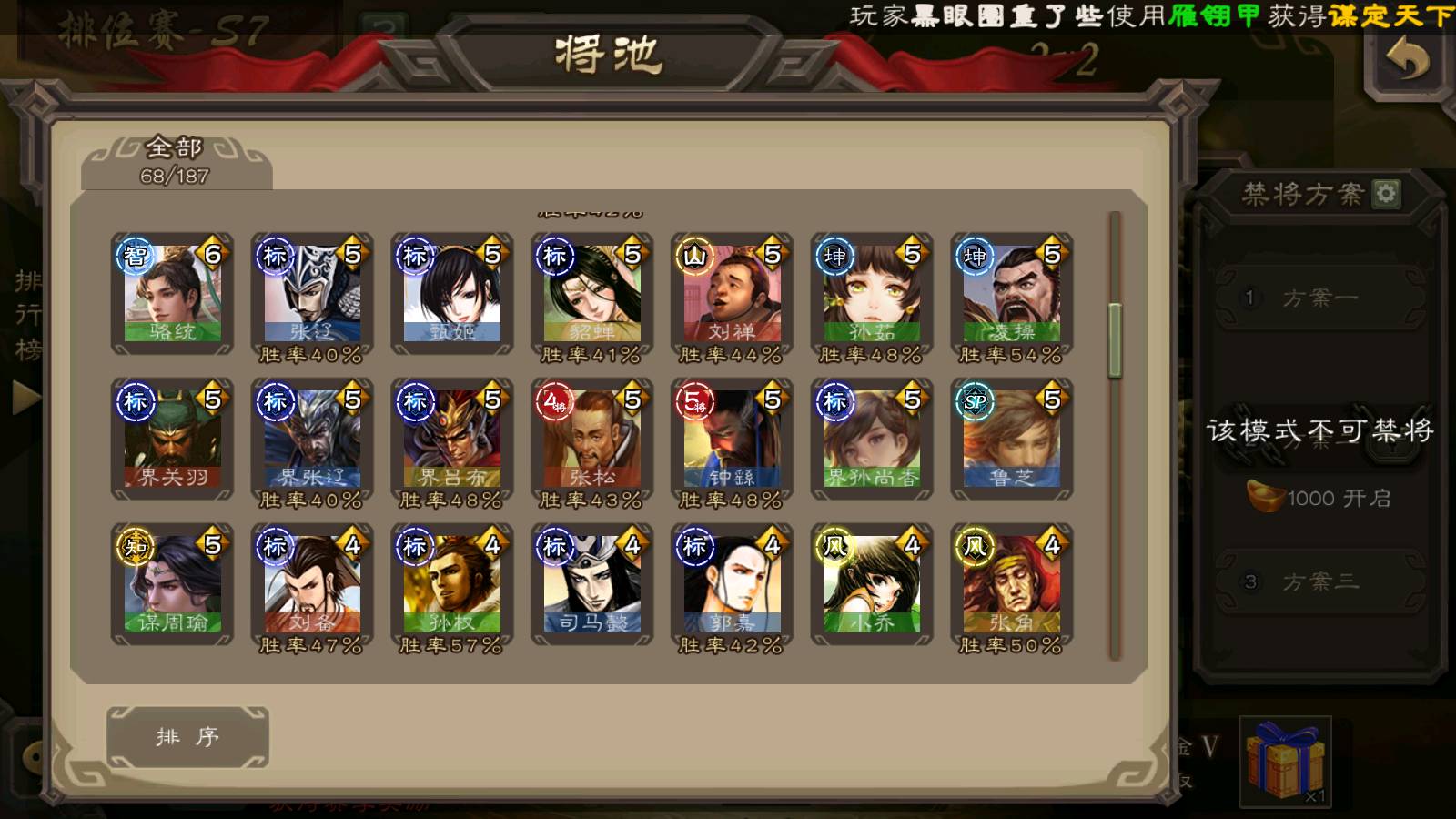Choose the 司马懿 general card

pyautogui.click(x=592, y=584)
